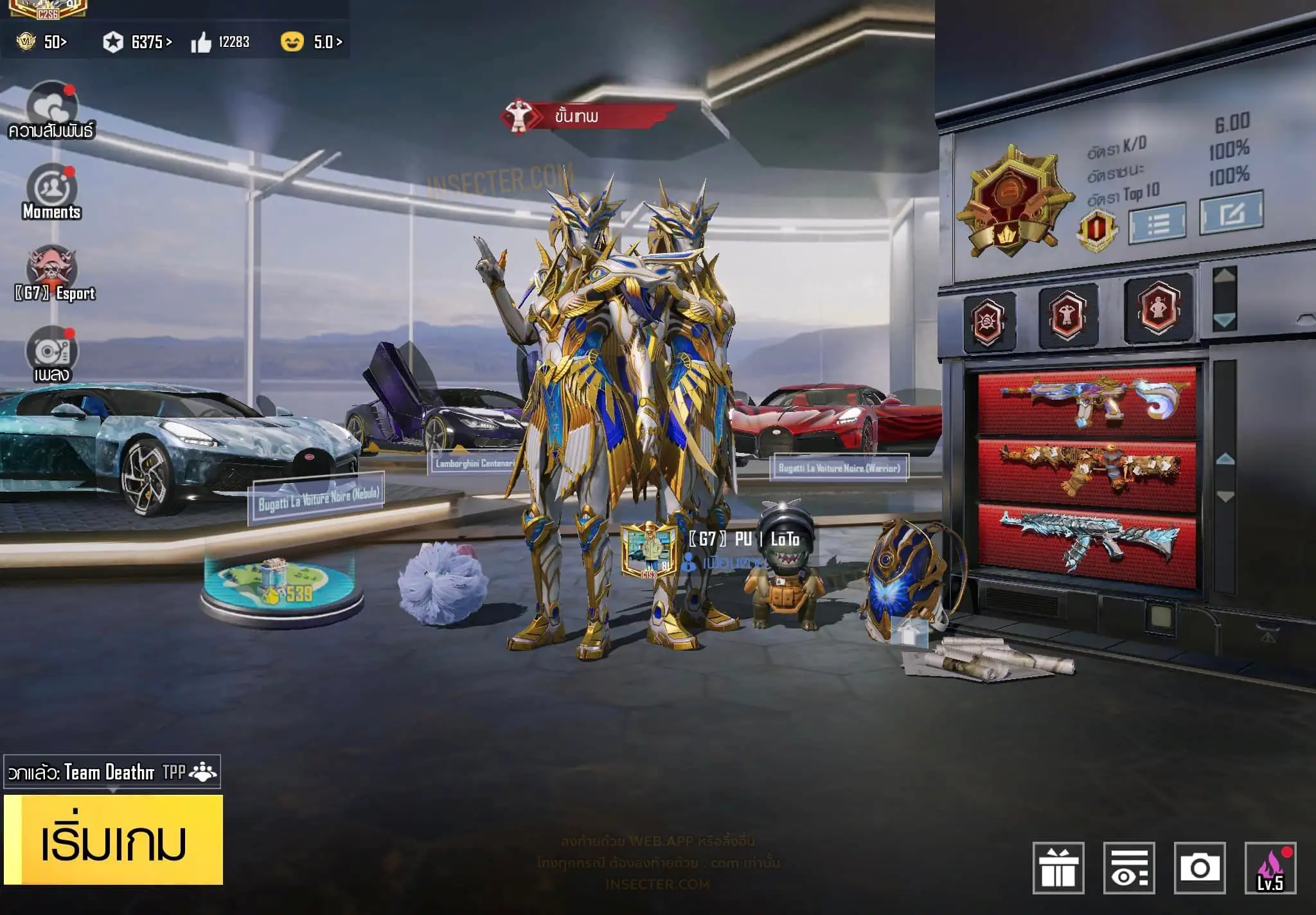Viewport: 1316px width, 915px height.
Task: Open the 5.0 smiley rating details
Action: [312, 42]
